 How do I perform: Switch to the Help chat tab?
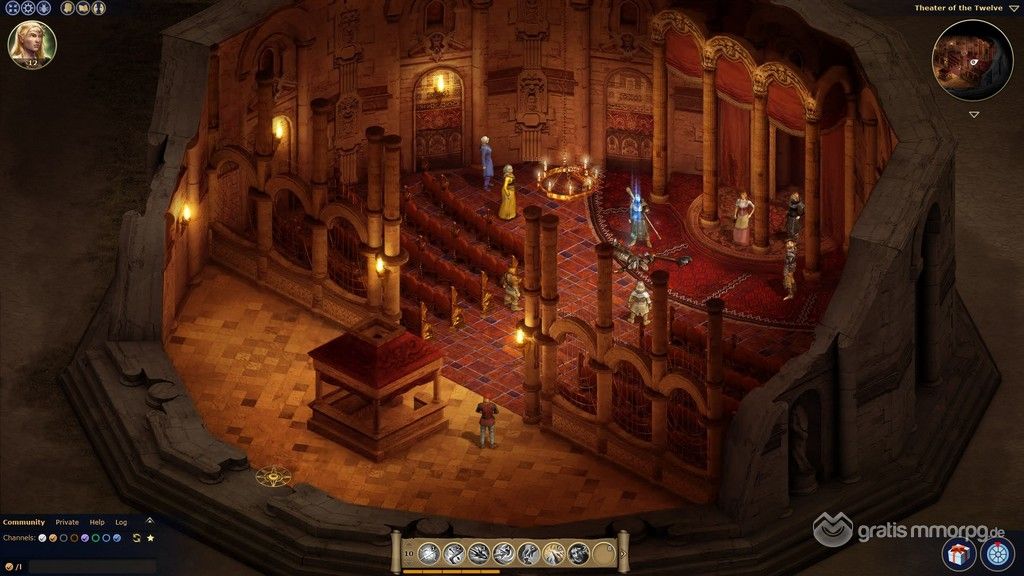pyautogui.click(x=97, y=522)
